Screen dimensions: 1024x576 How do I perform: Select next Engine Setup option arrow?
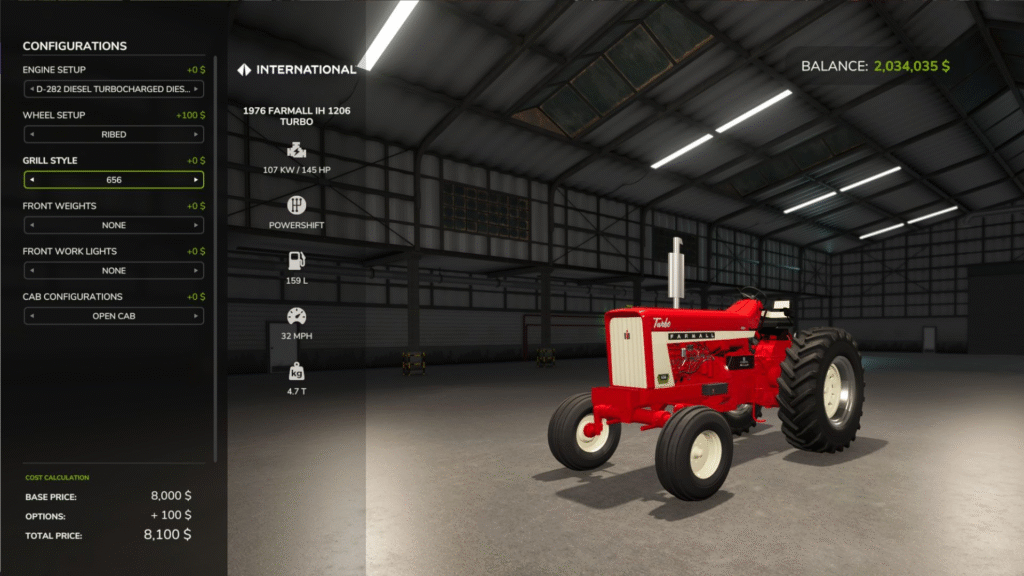click(196, 89)
